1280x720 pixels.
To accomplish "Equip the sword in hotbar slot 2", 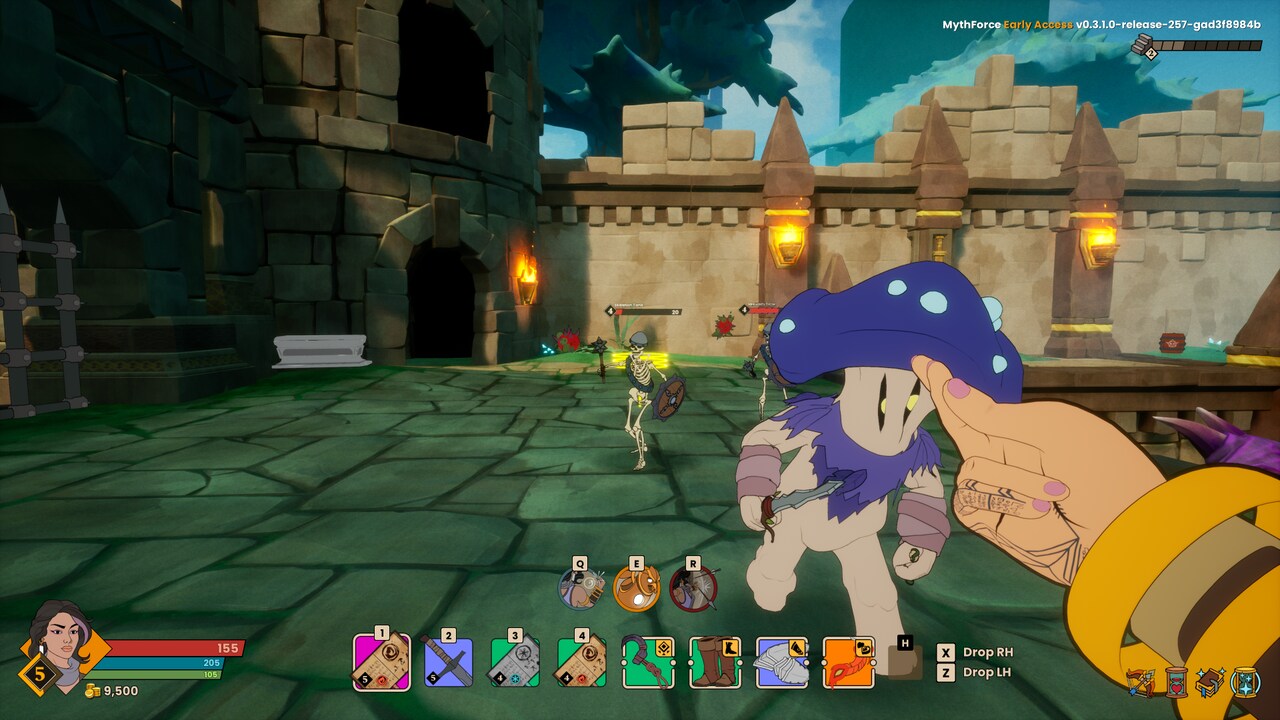I will point(448,662).
